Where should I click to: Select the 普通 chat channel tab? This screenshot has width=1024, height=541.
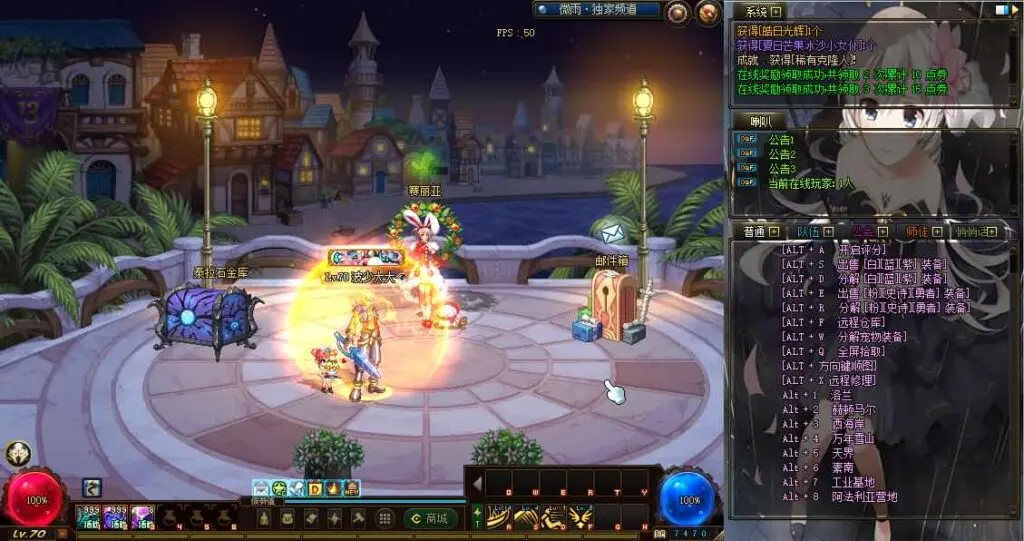(x=756, y=231)
